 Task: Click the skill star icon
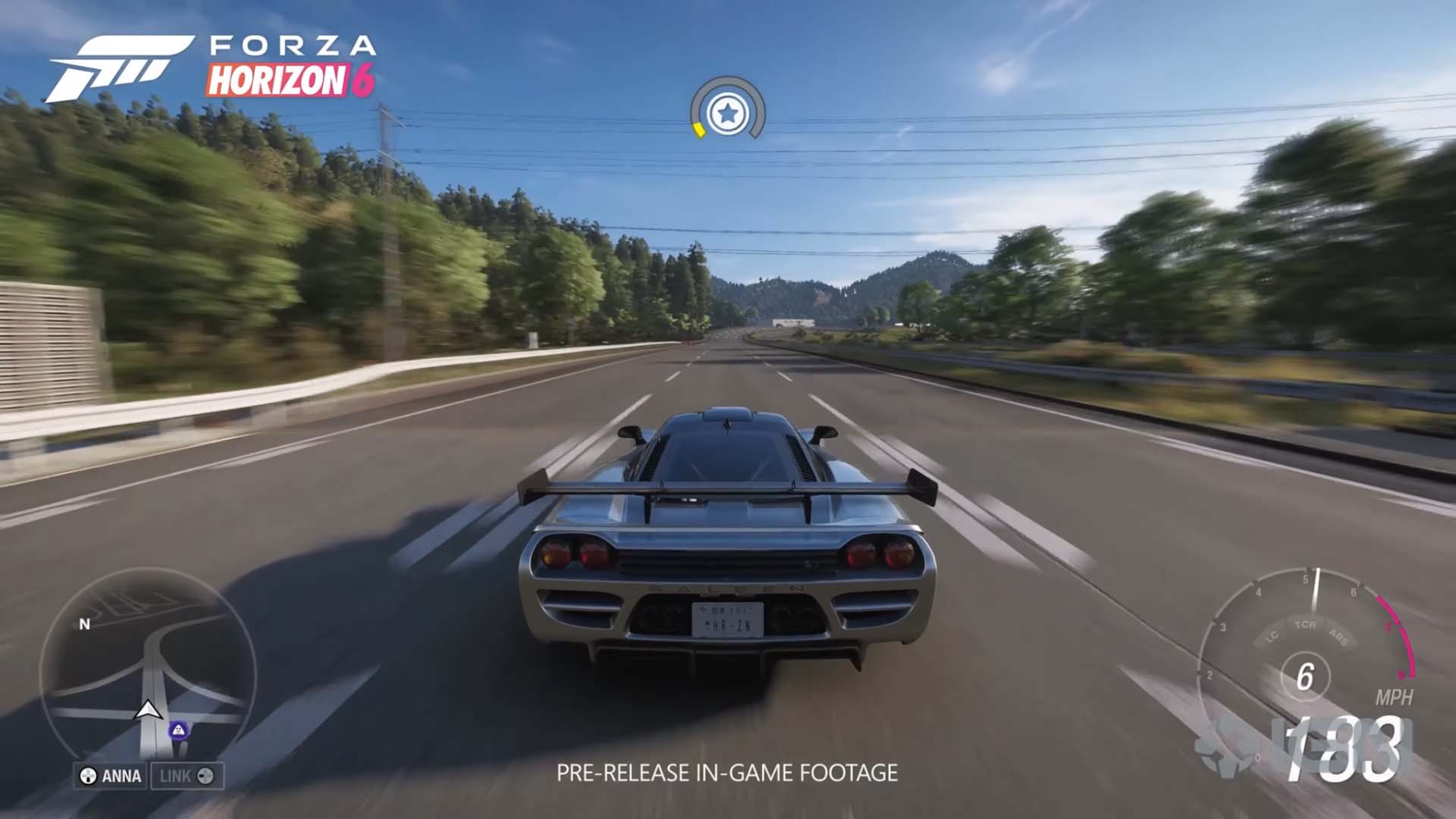[x=727, y=114]
